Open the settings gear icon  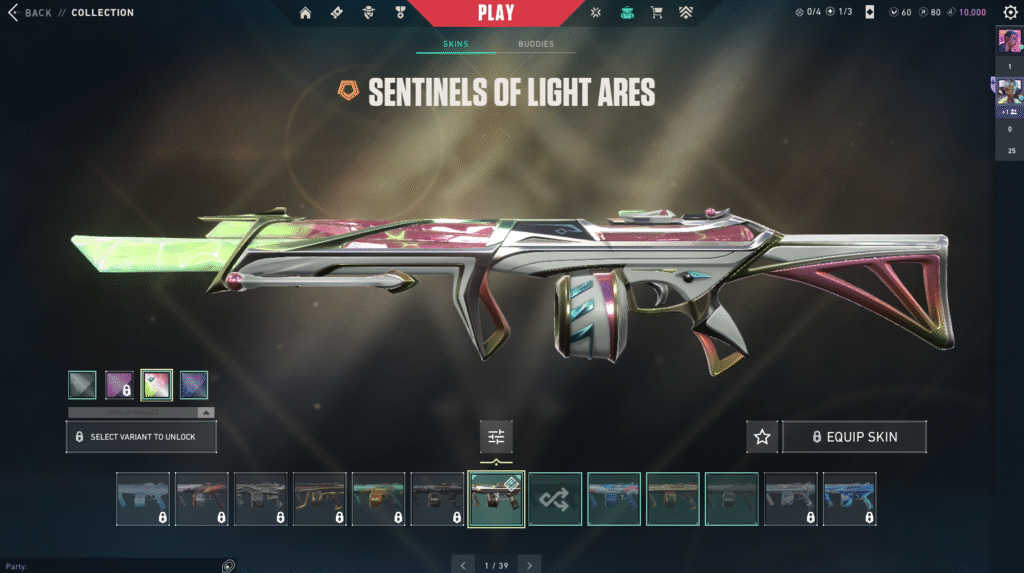click(x=1010, y=13)
